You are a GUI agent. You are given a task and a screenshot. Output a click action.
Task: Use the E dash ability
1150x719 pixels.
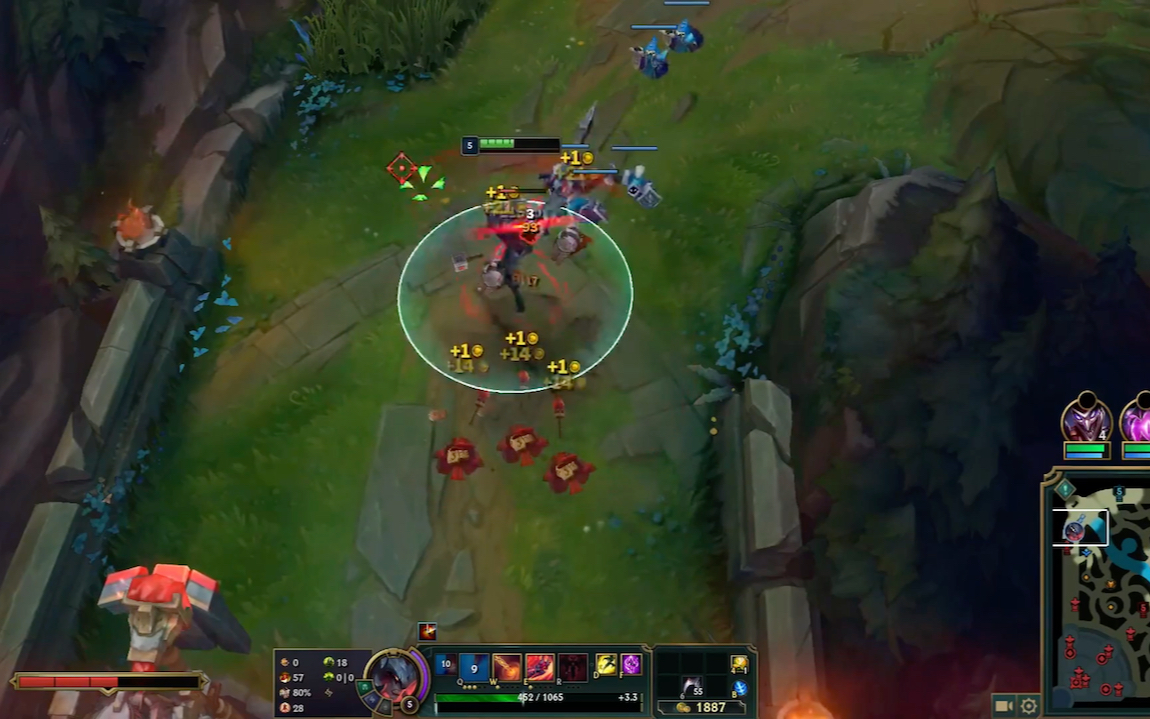tap(540, 667)
